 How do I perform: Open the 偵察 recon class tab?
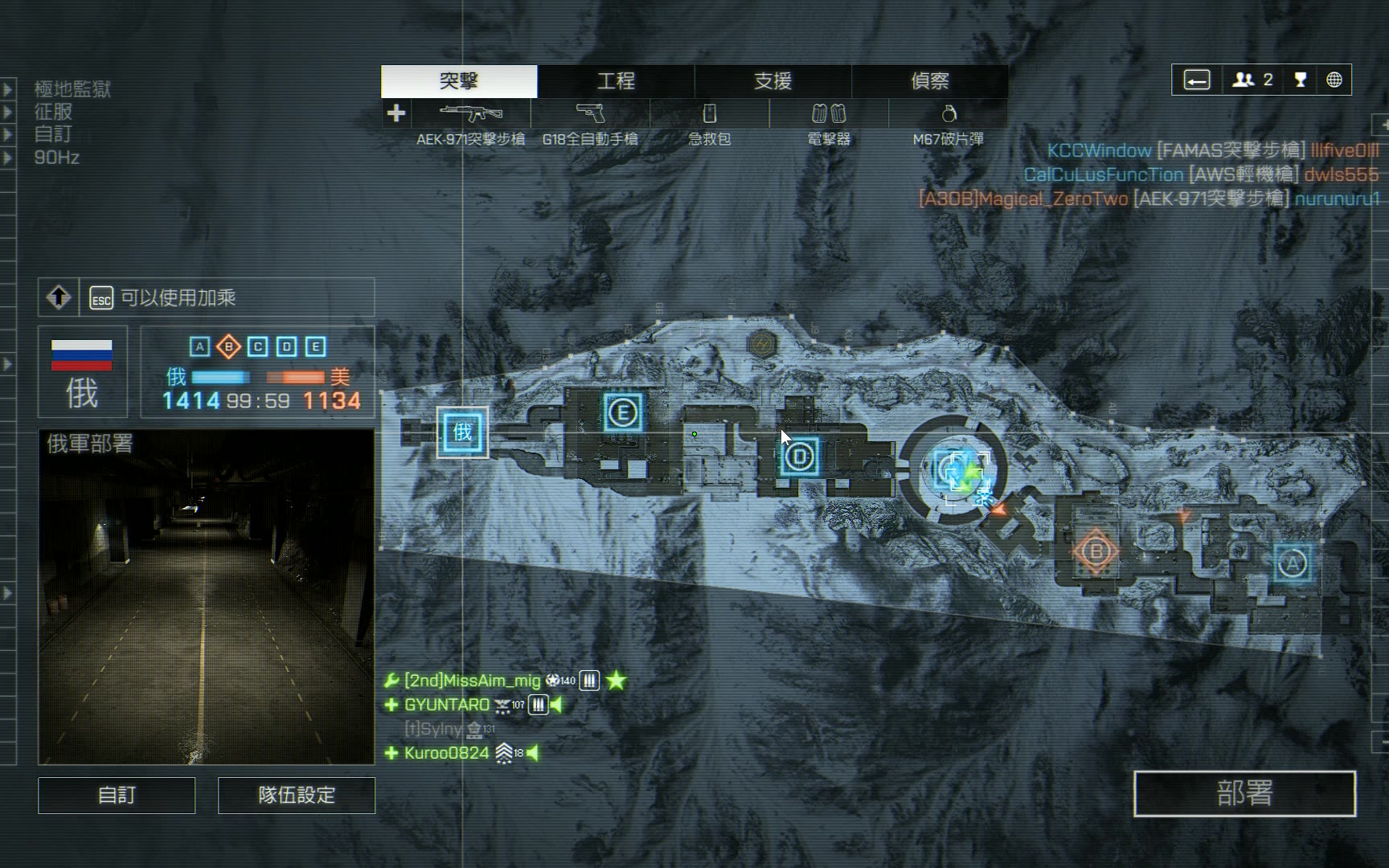pyautogui.click(x=929, y=81)
